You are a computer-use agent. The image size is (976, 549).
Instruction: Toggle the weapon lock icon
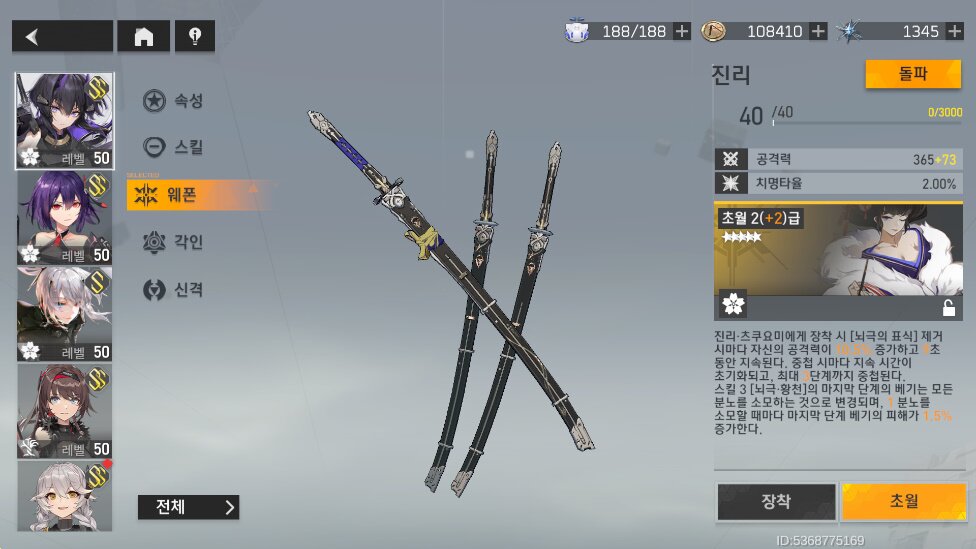[x=948, y=308]
